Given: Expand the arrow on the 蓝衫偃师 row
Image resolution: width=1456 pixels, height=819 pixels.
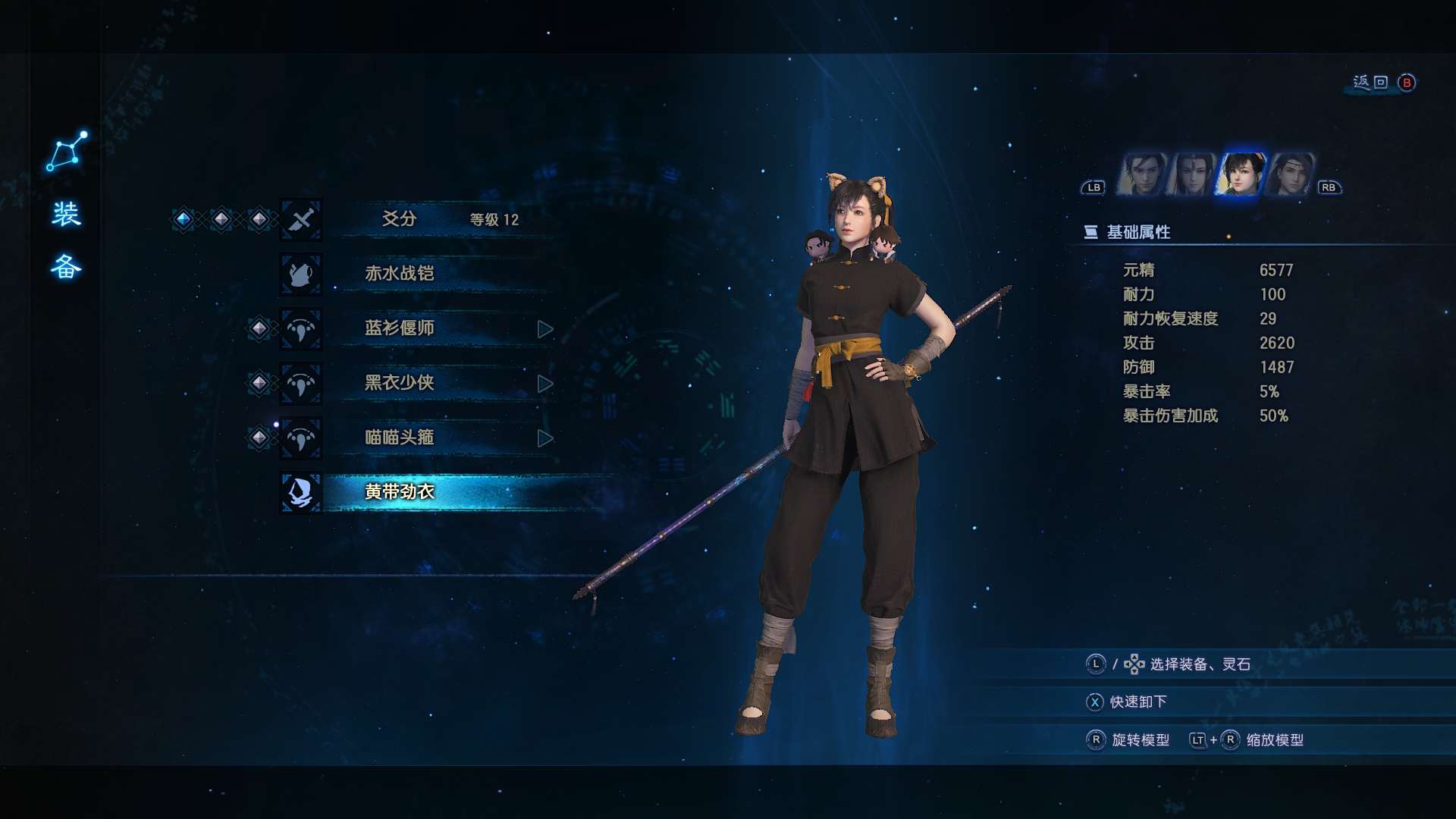Looking at the screenshot, I should point(544,329).
